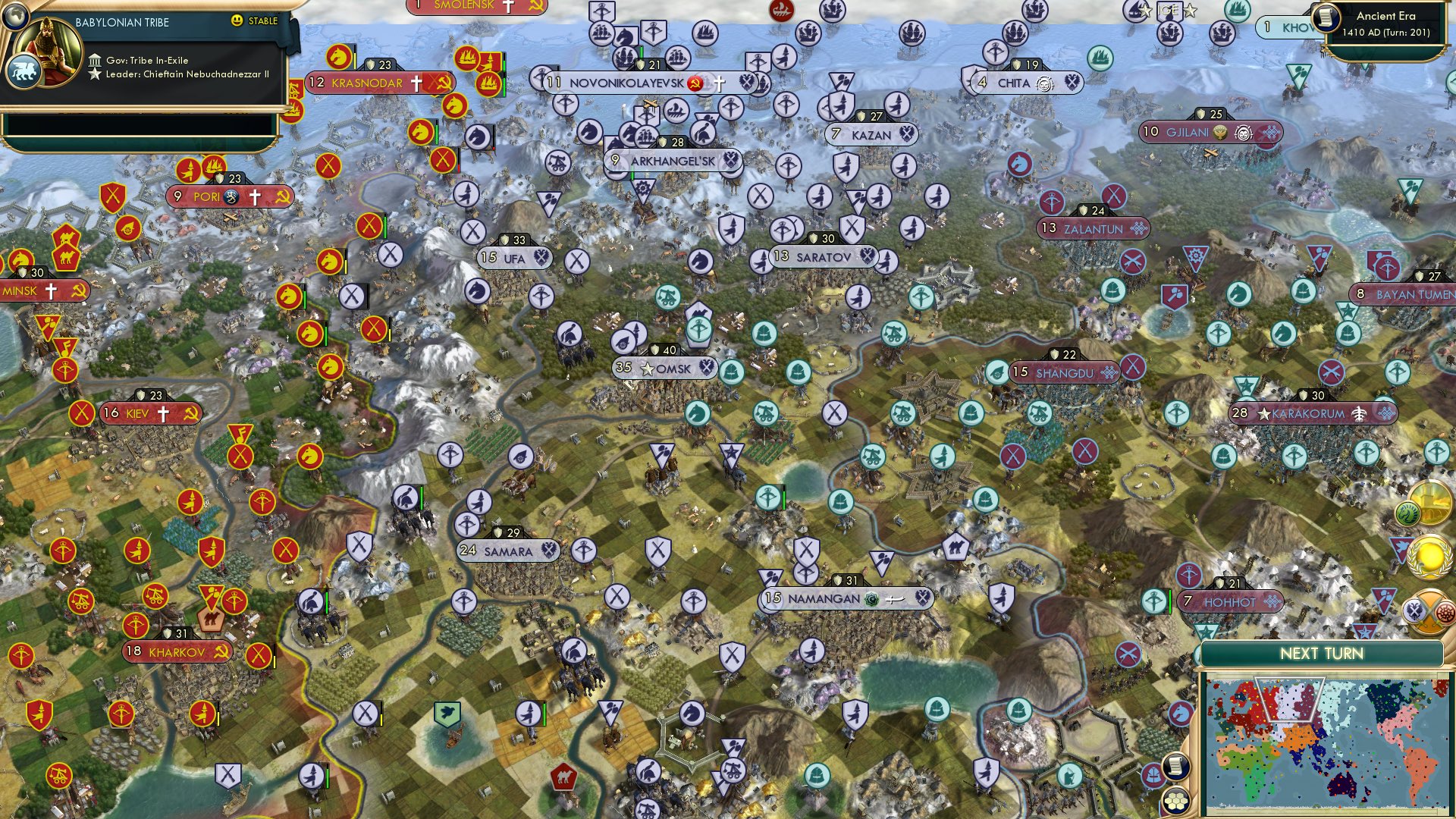Open the Samara city banner
Screen dimensions: 1456x819
(x=507, y=551)
